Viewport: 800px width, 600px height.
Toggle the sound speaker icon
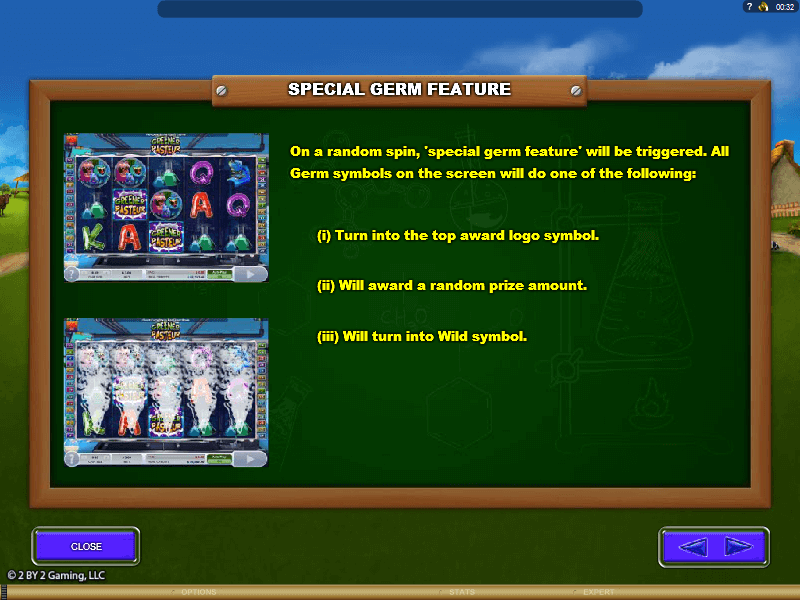[x=762, y=7]
